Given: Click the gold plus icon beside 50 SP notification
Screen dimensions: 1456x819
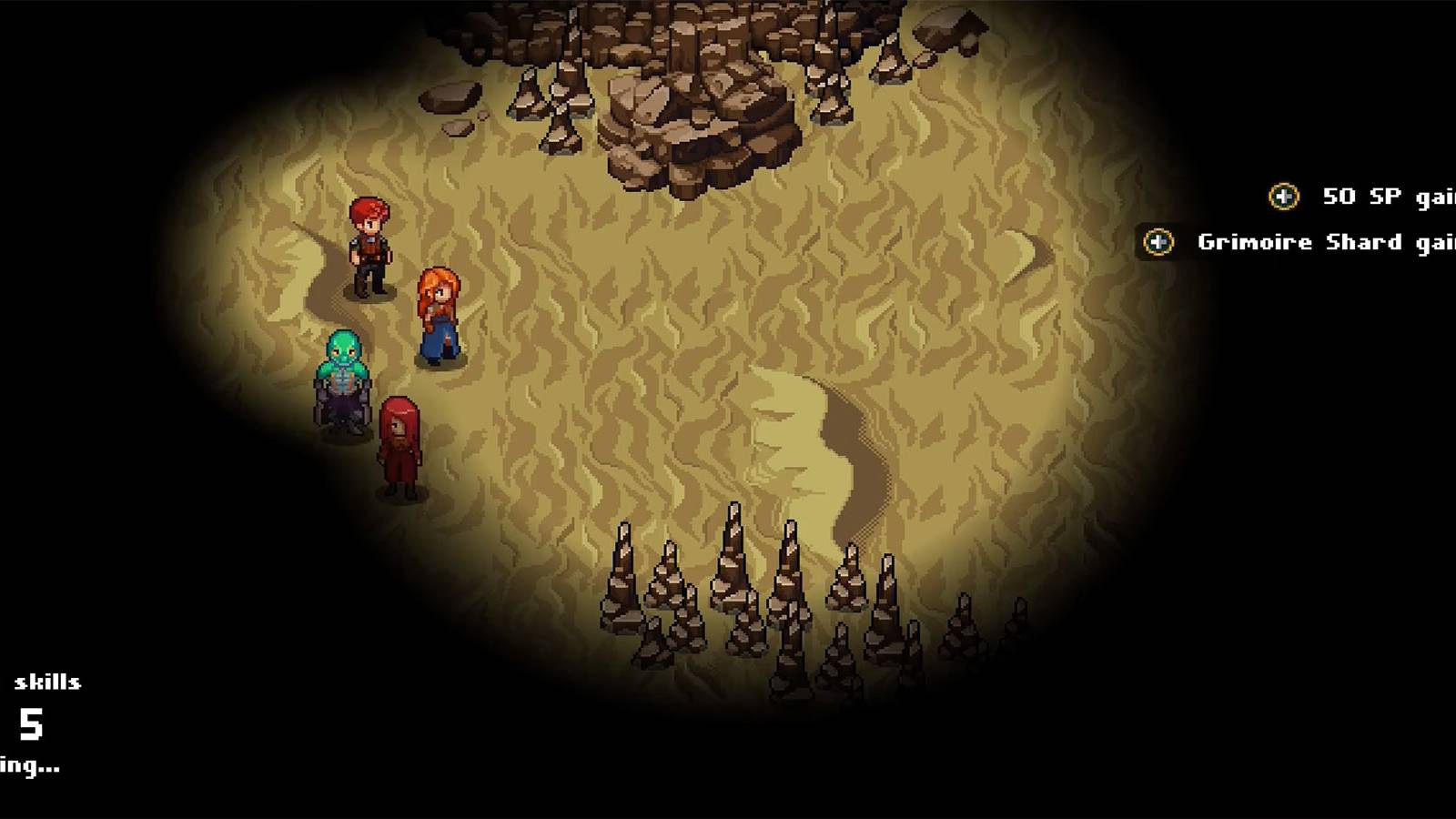Looking at the screenshot, I should [x=1282, y=195].
